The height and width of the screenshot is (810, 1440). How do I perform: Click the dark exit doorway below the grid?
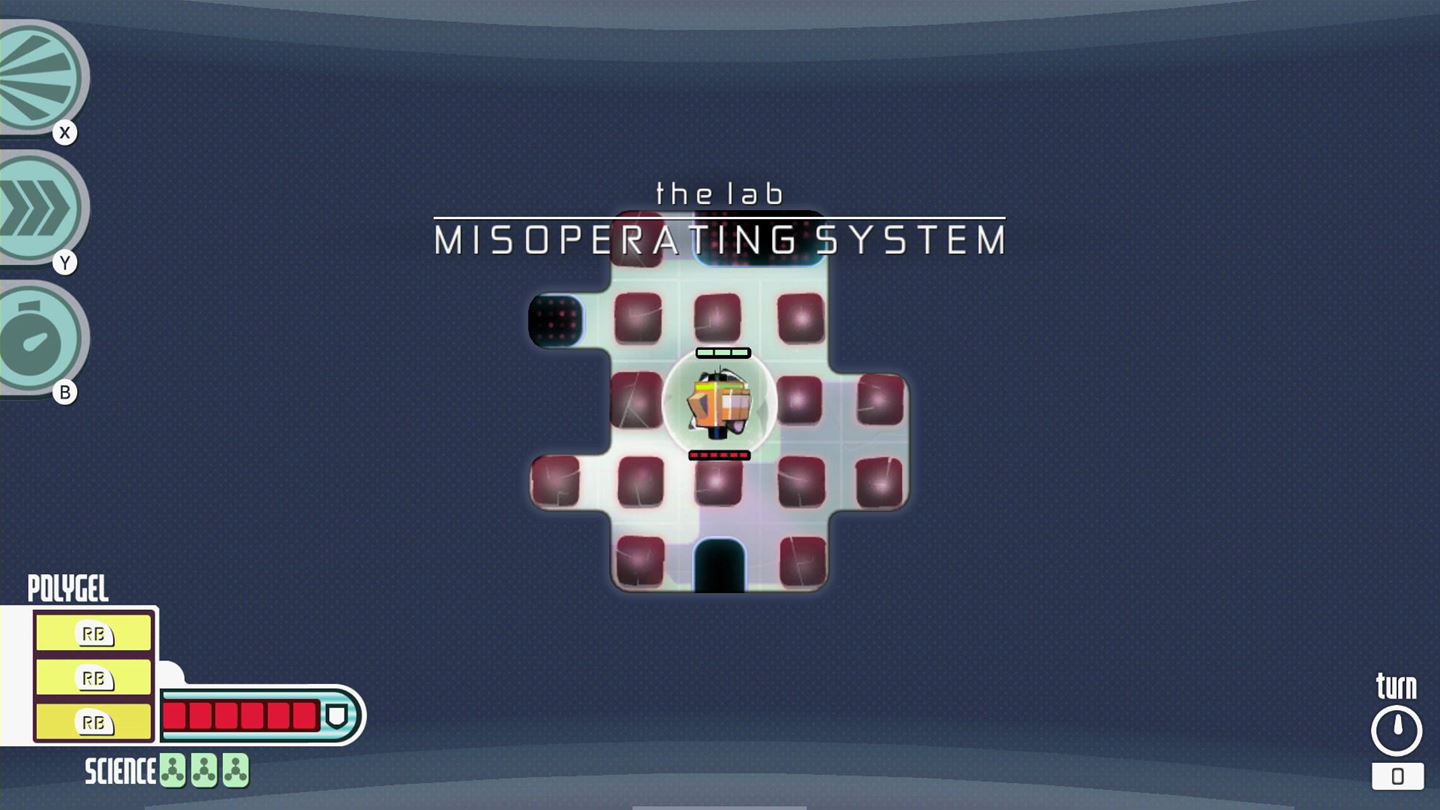pyautogui.click(x=718, y=565)
